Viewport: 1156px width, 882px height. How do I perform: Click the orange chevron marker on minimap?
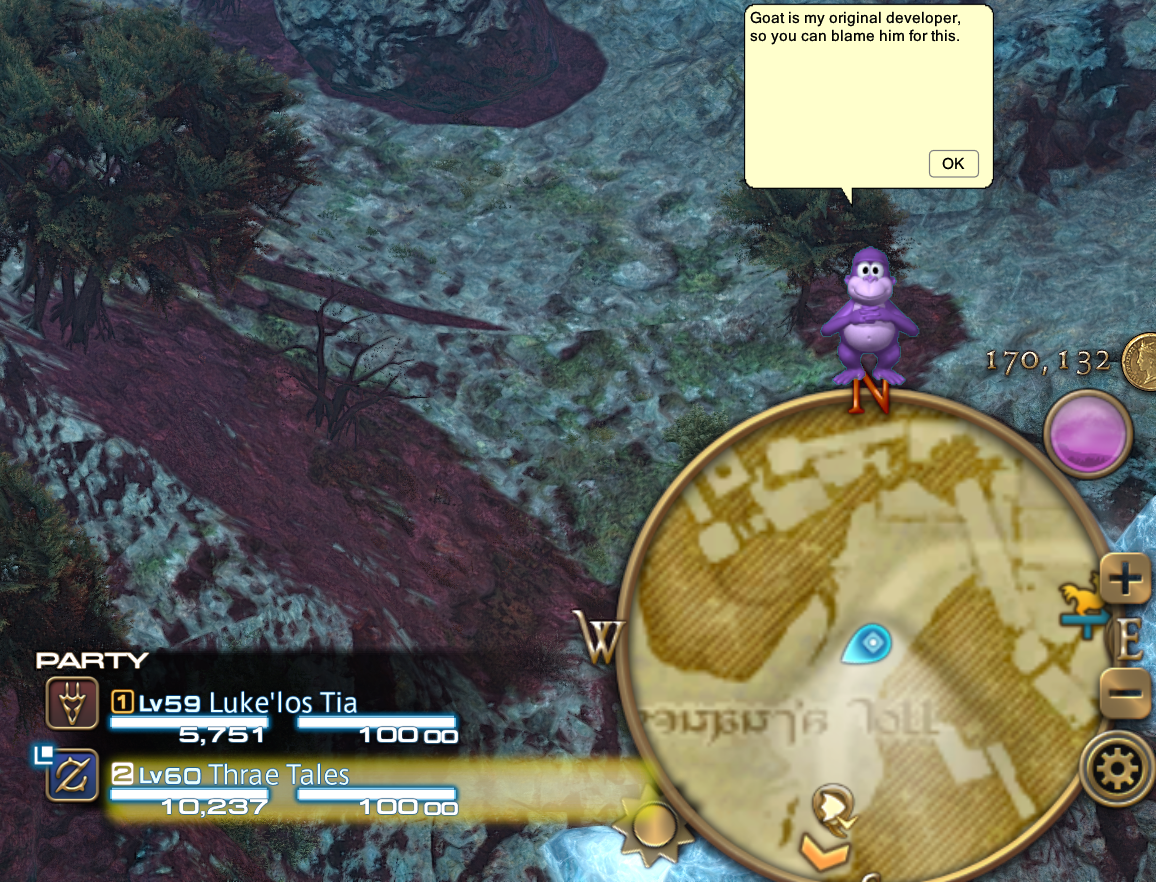[x=824, y=853]
